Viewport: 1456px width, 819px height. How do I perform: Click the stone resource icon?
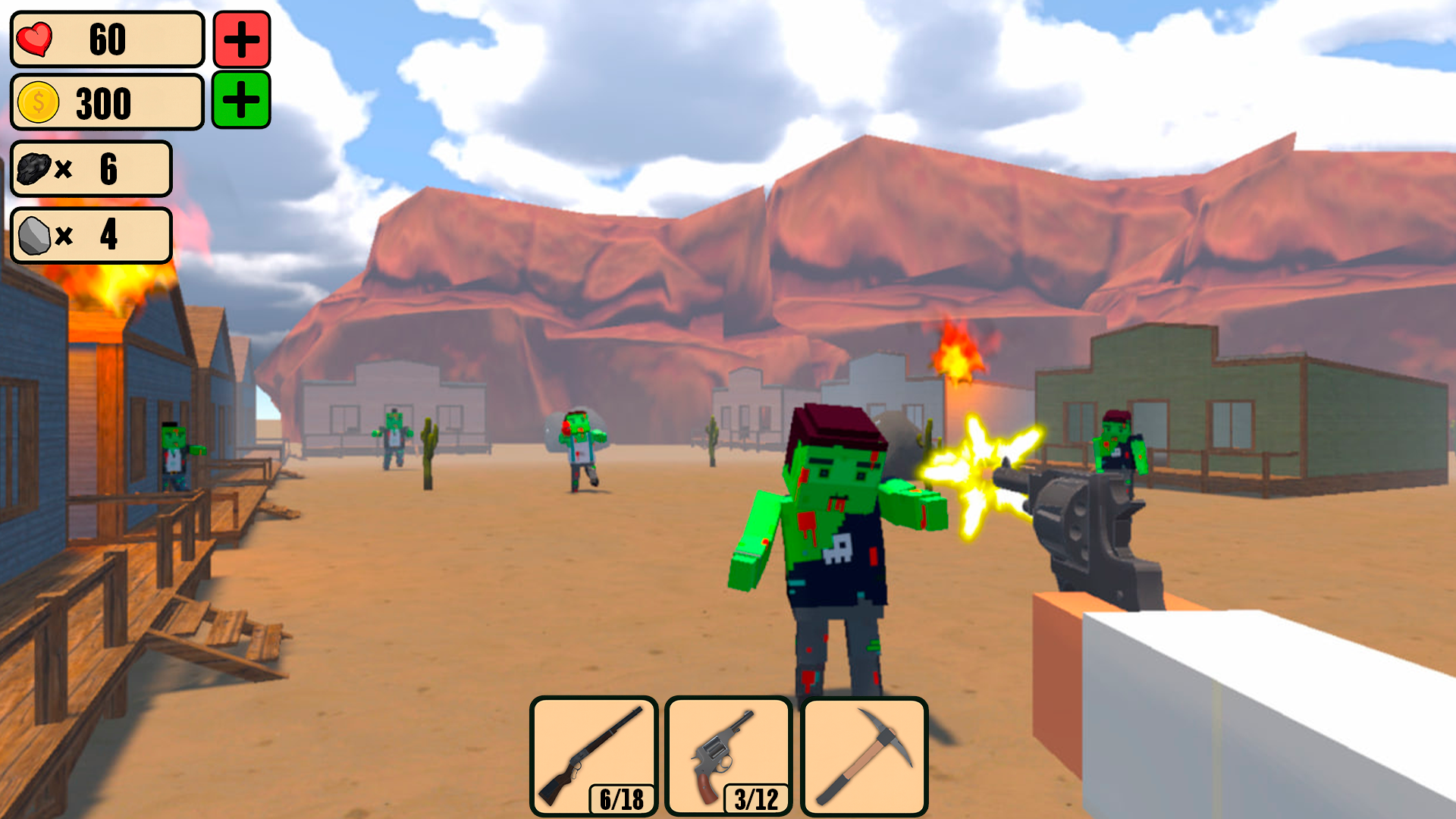click(34, 235)
